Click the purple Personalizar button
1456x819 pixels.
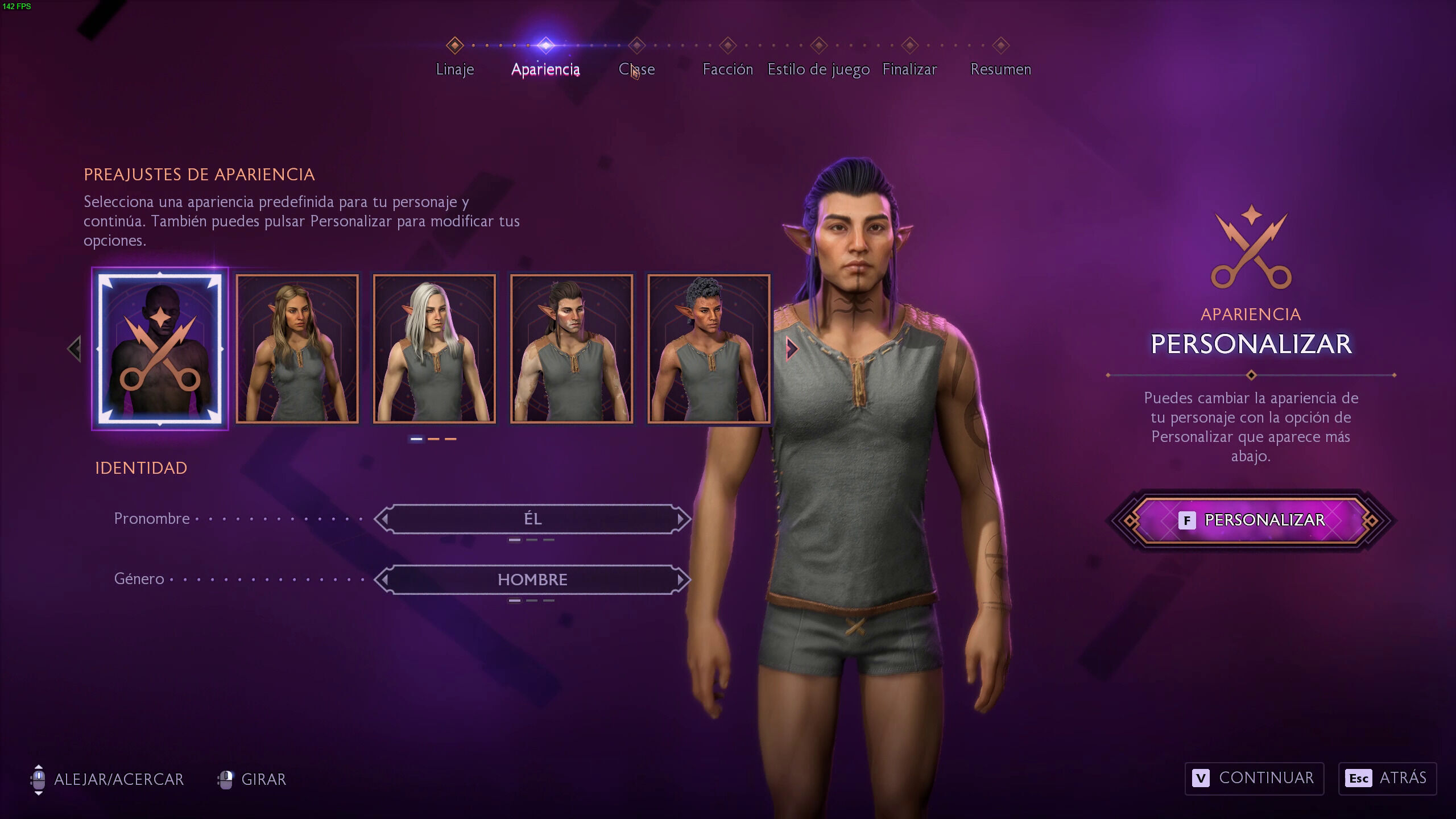coord(1251,520)
